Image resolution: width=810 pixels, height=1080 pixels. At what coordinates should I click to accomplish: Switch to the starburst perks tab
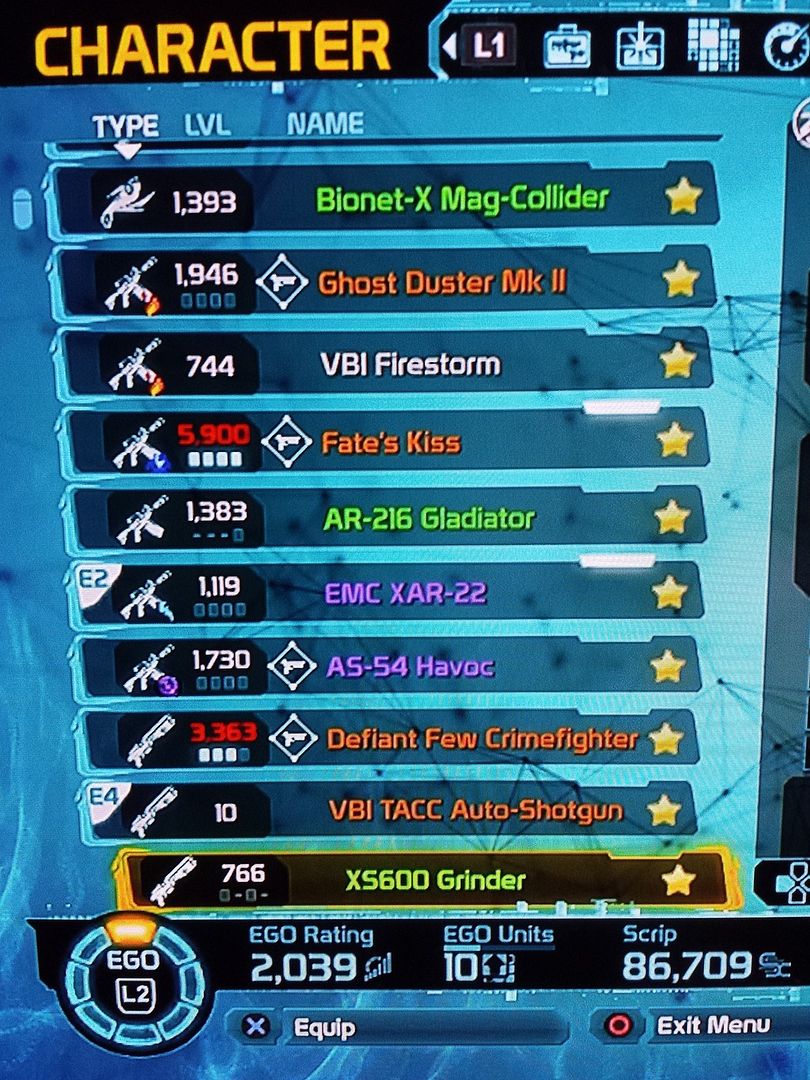point(635,46)
